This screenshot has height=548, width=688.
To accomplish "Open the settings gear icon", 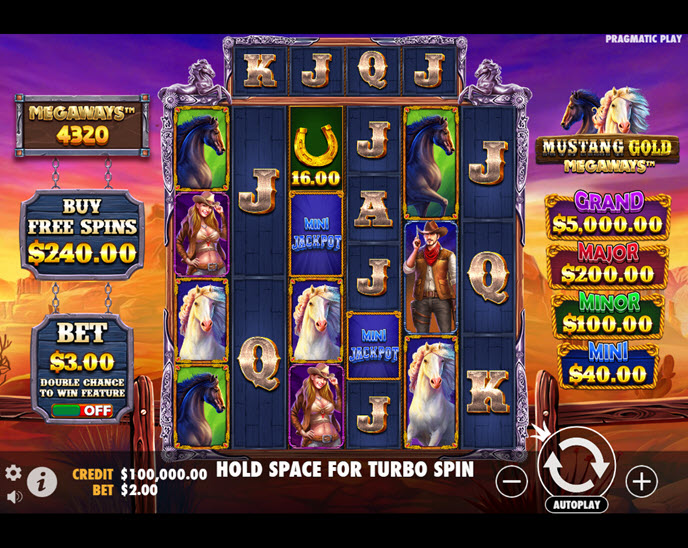I will 13,473.
